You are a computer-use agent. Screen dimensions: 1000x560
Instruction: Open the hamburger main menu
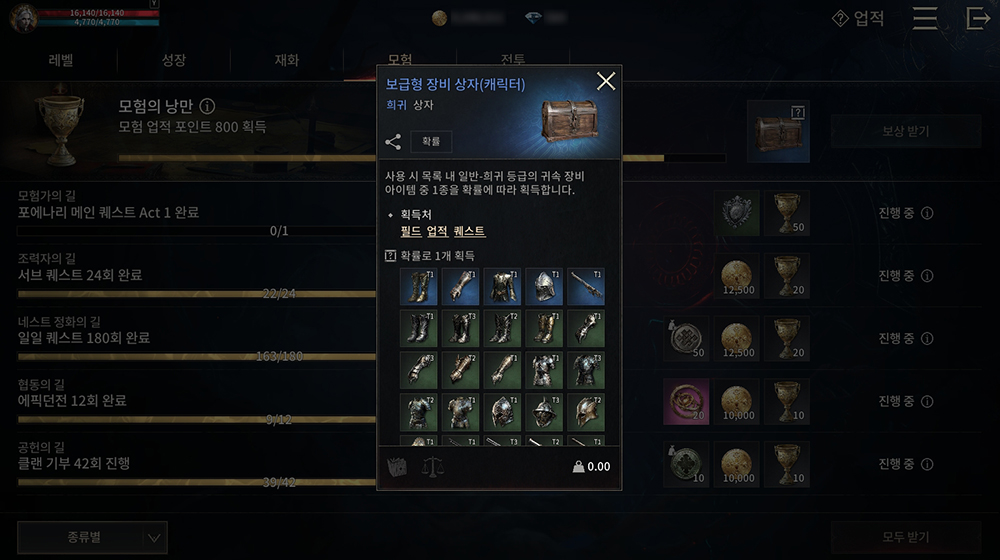pos(925,19)
